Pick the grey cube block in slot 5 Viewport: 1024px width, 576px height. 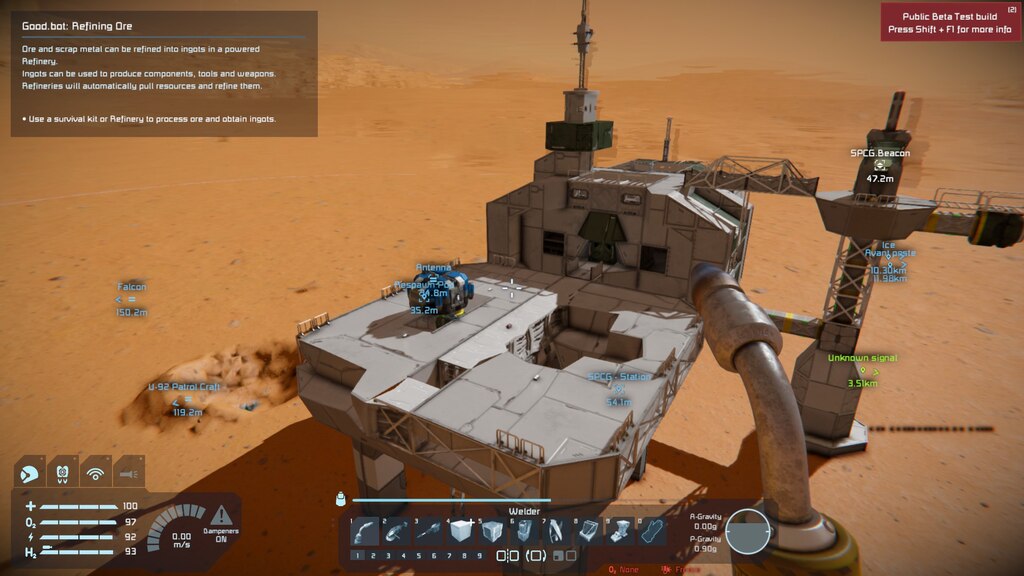(493, 531)
